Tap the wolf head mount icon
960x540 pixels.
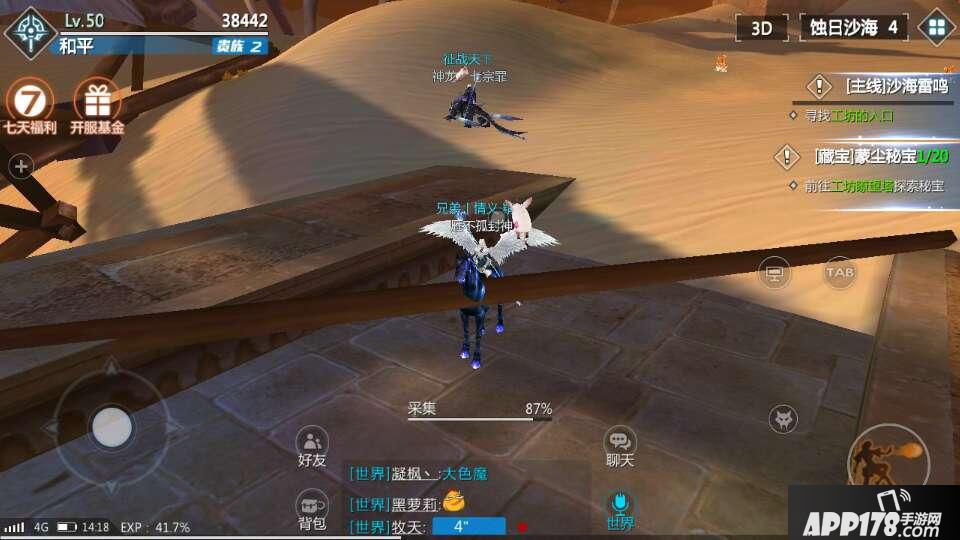click(783, 419)
